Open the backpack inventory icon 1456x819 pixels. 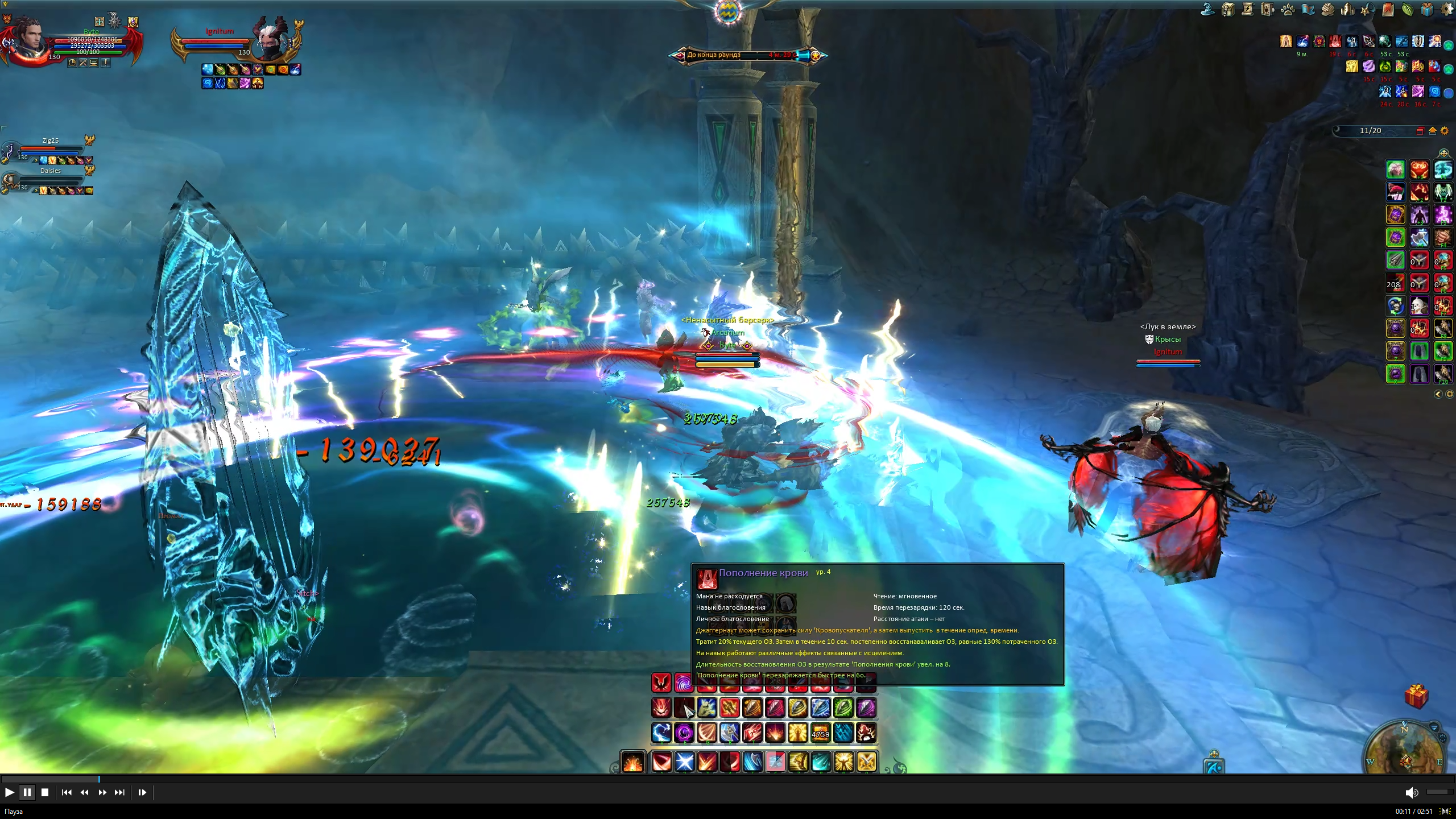[1227, 10]
